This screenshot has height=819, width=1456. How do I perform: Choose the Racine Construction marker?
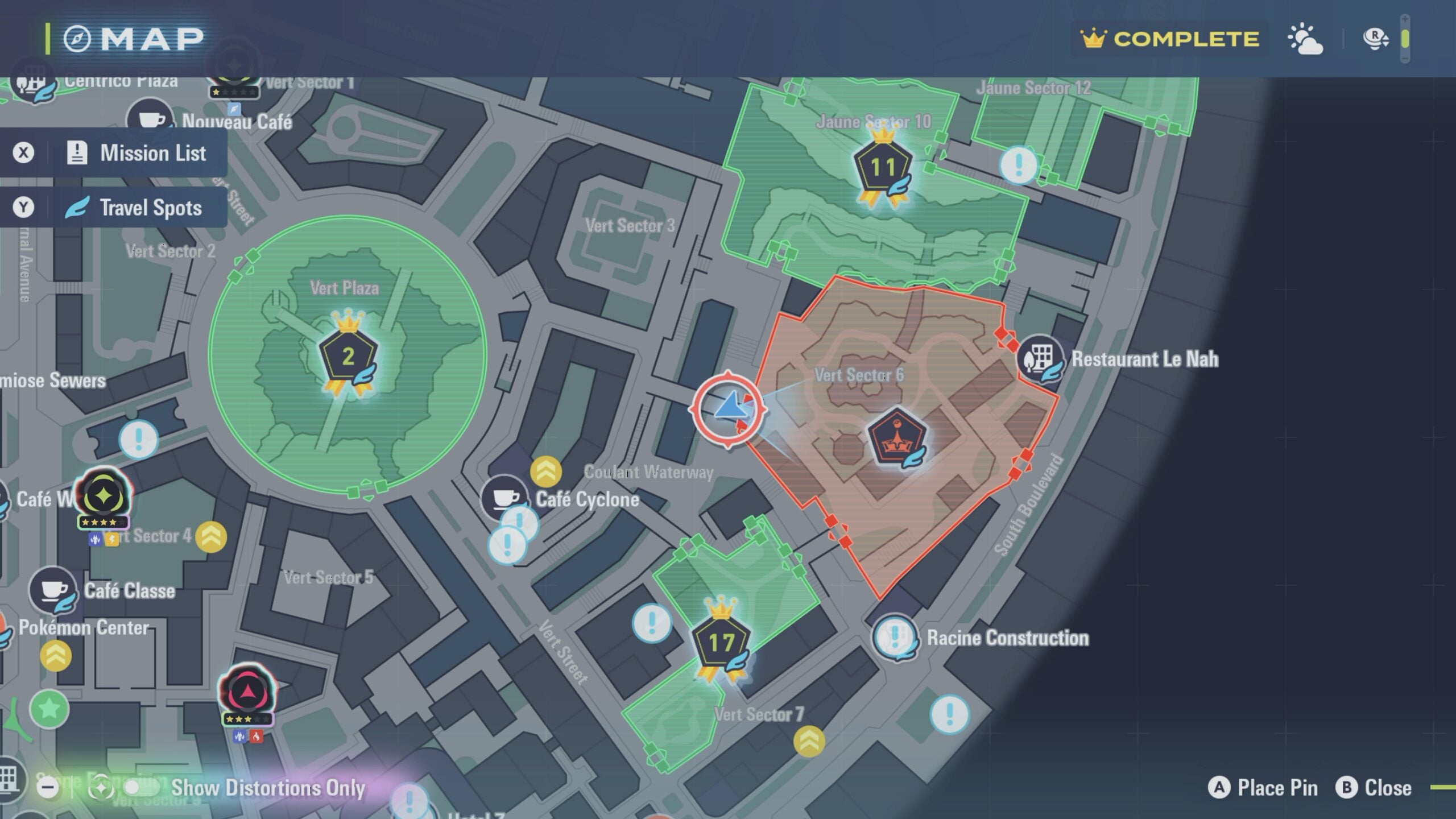click(x=895, y=637)
